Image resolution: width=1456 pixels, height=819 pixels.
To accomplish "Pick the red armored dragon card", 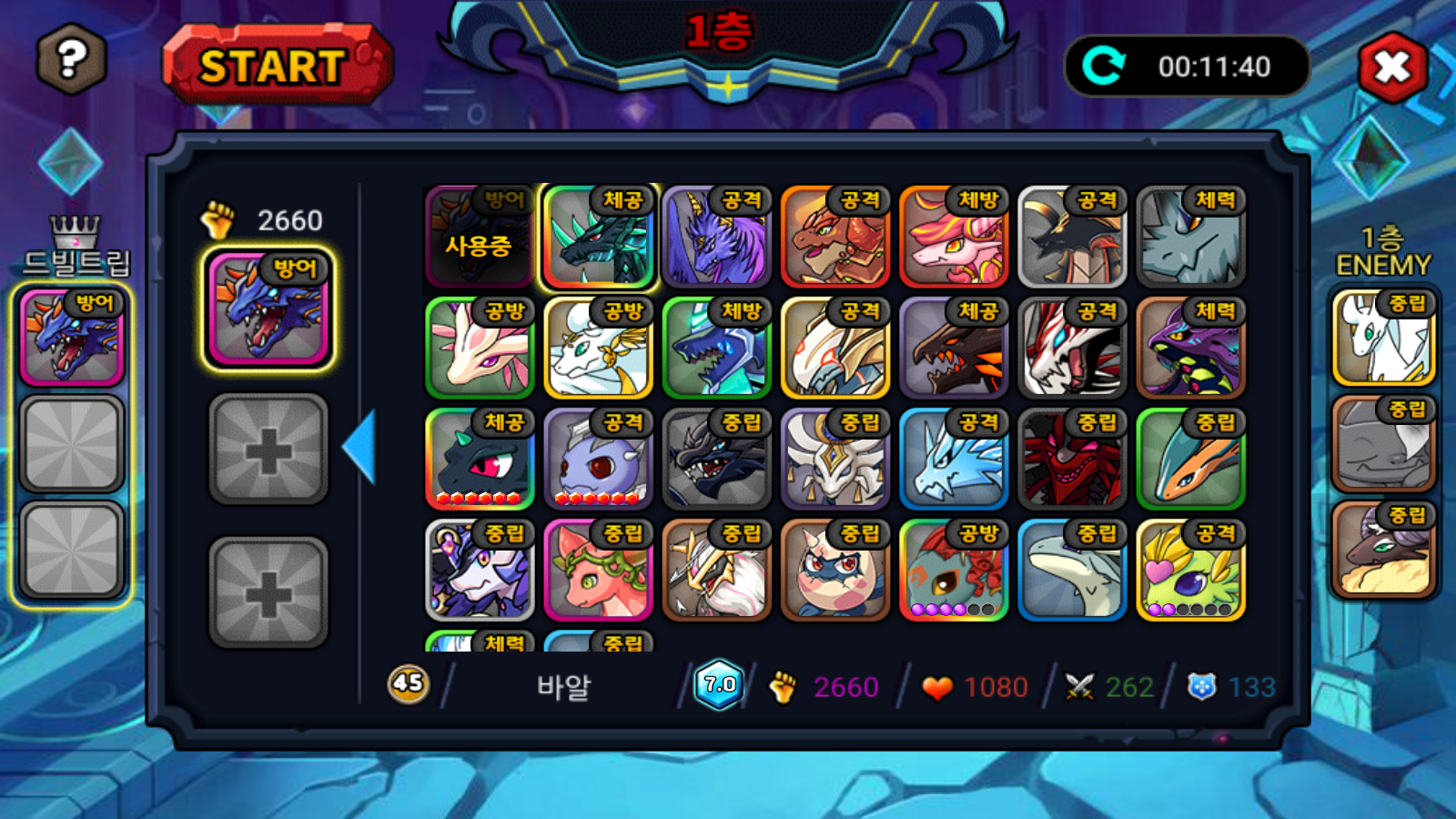I will click(834, 238).
